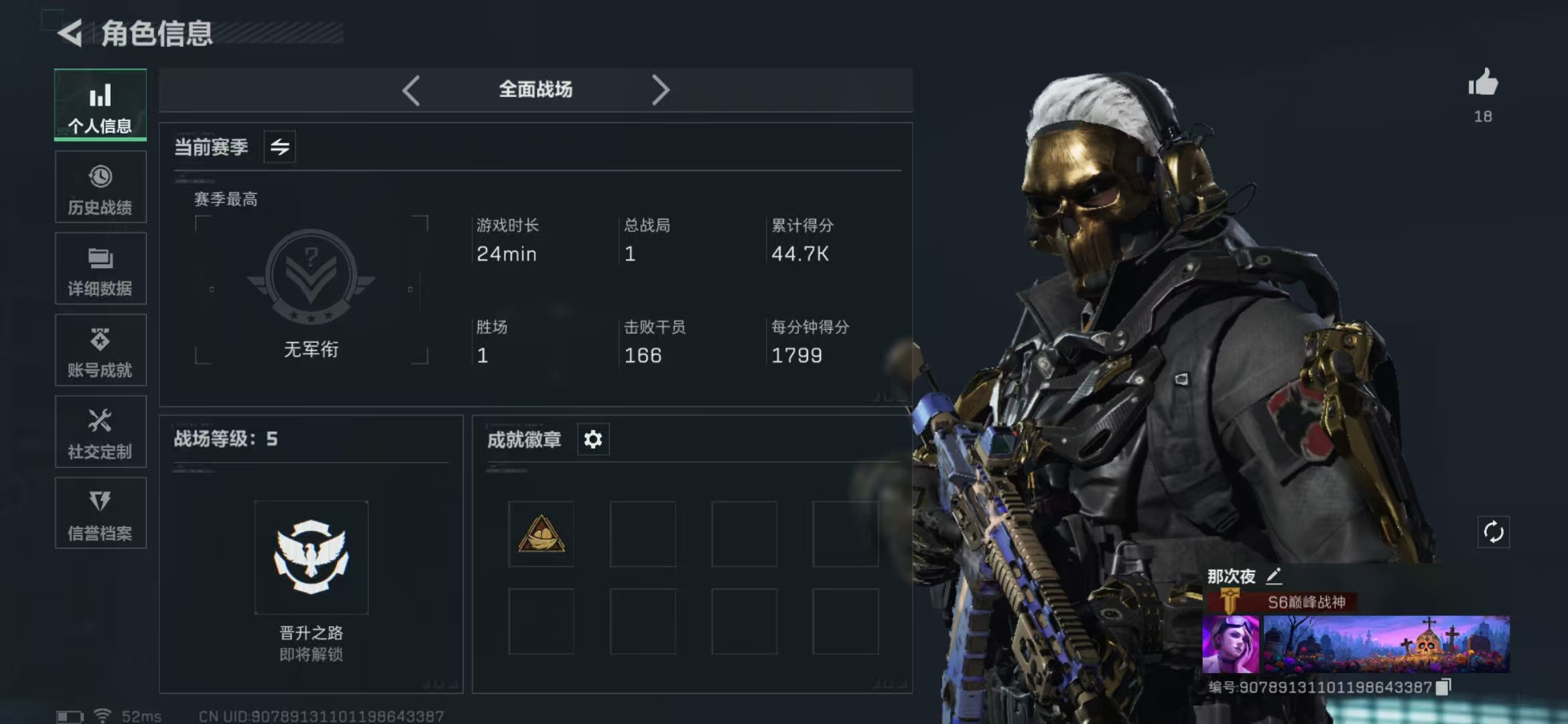Show the 账号成就 tab
1568x724 pixels.
coord(101,351)
